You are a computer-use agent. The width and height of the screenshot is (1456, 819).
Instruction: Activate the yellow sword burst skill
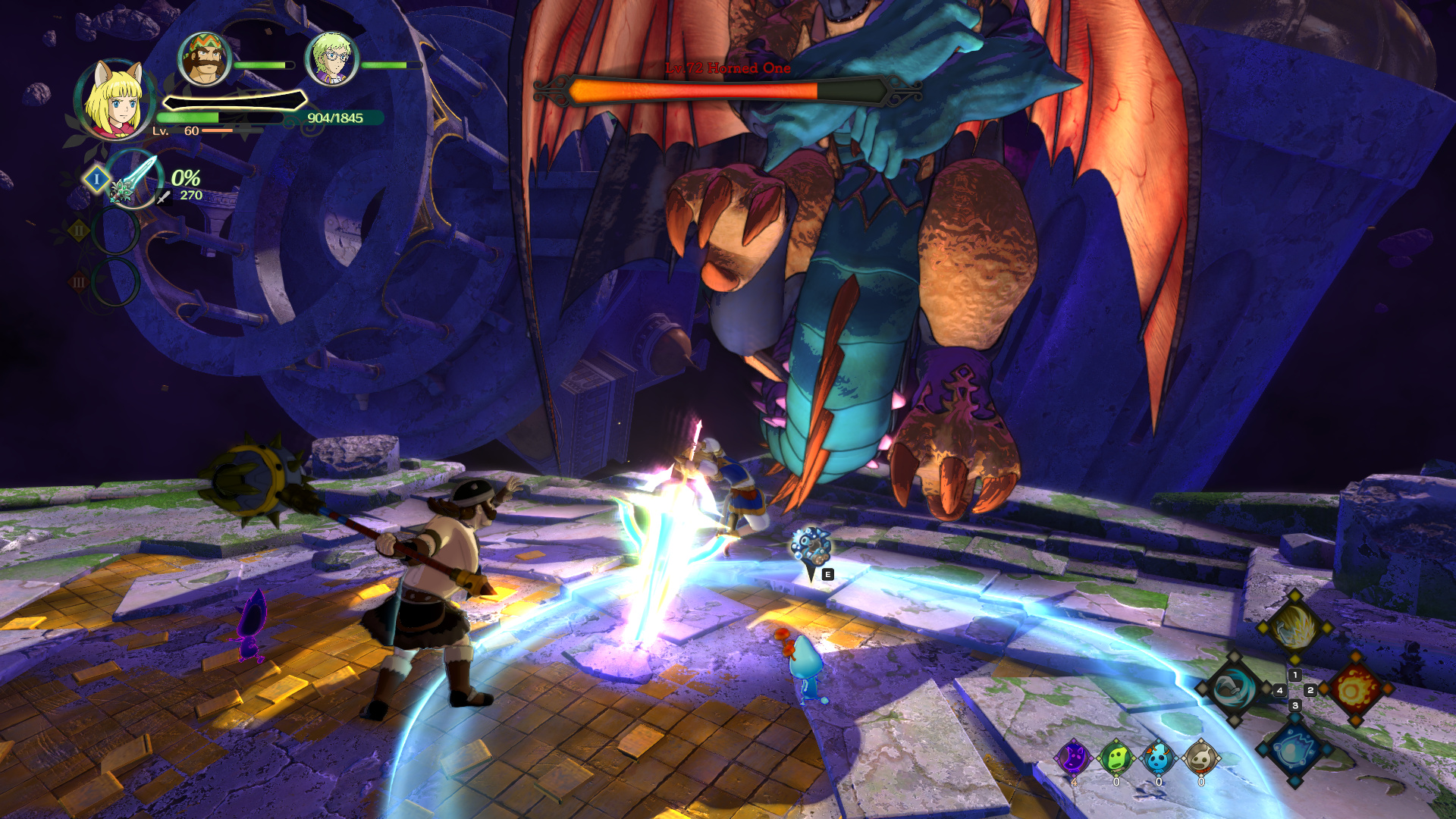pos(1294,627)
